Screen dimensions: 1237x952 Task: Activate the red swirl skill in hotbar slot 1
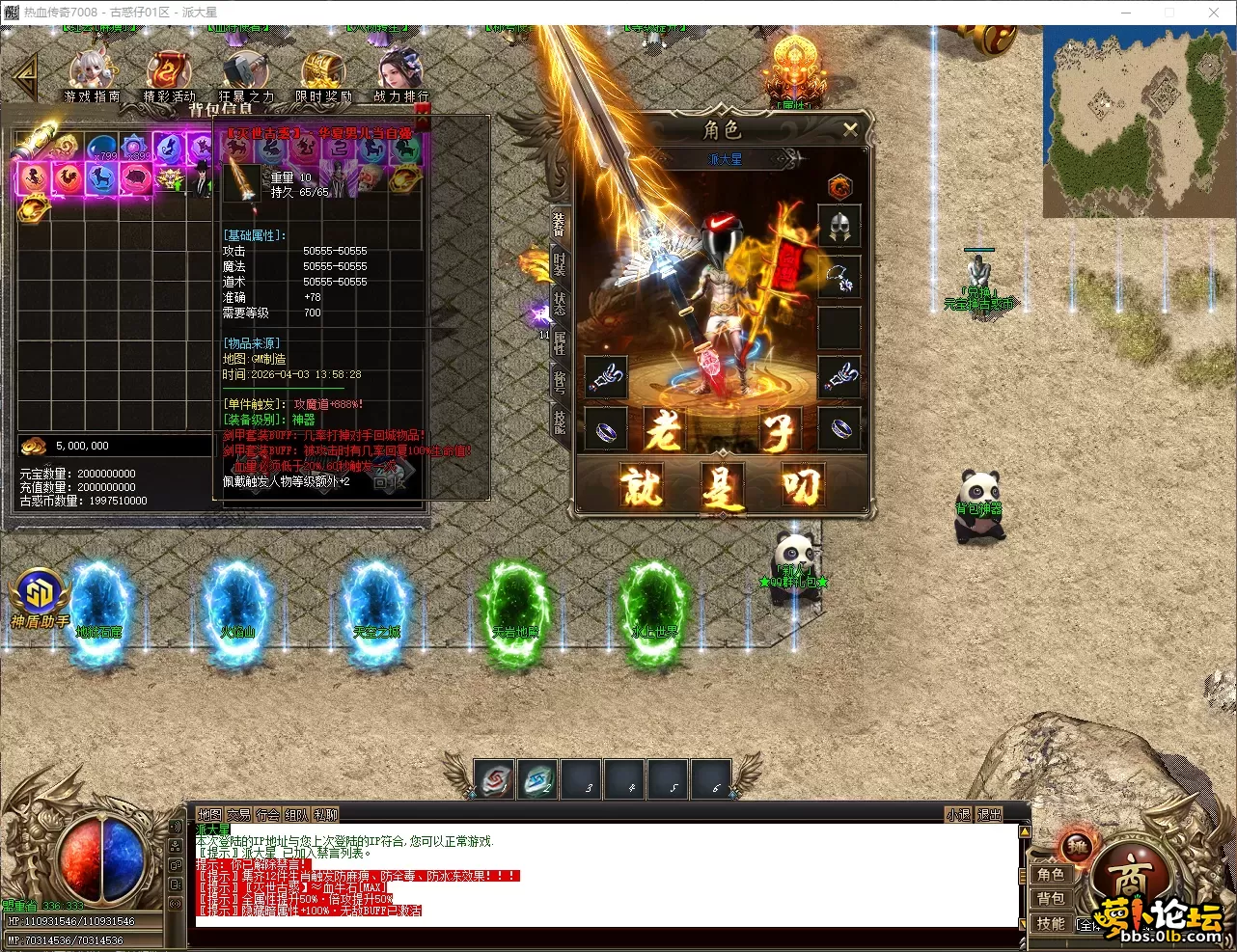(496, 780)
